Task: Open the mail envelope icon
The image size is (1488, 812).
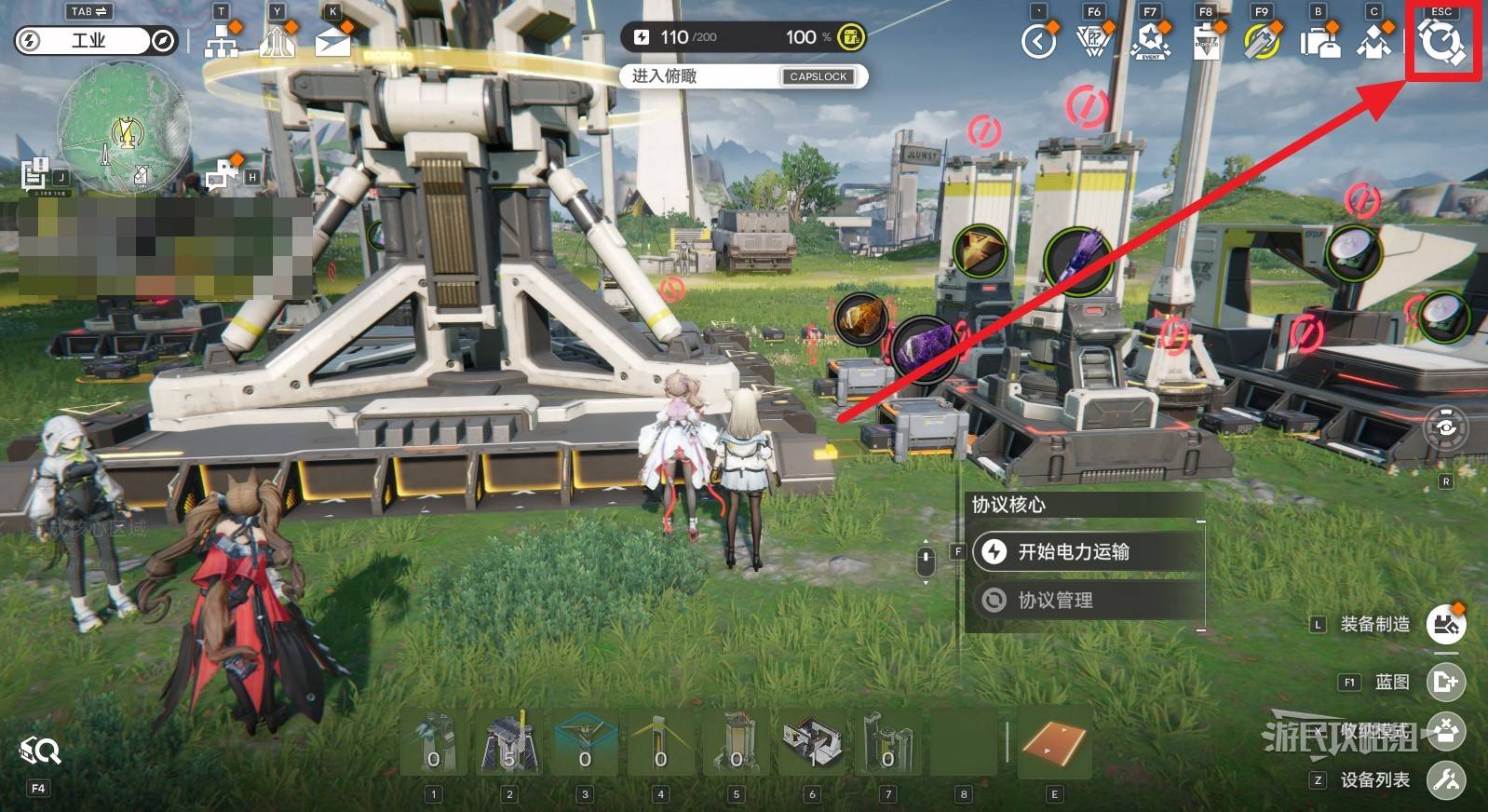Action: tap(332, 43)
